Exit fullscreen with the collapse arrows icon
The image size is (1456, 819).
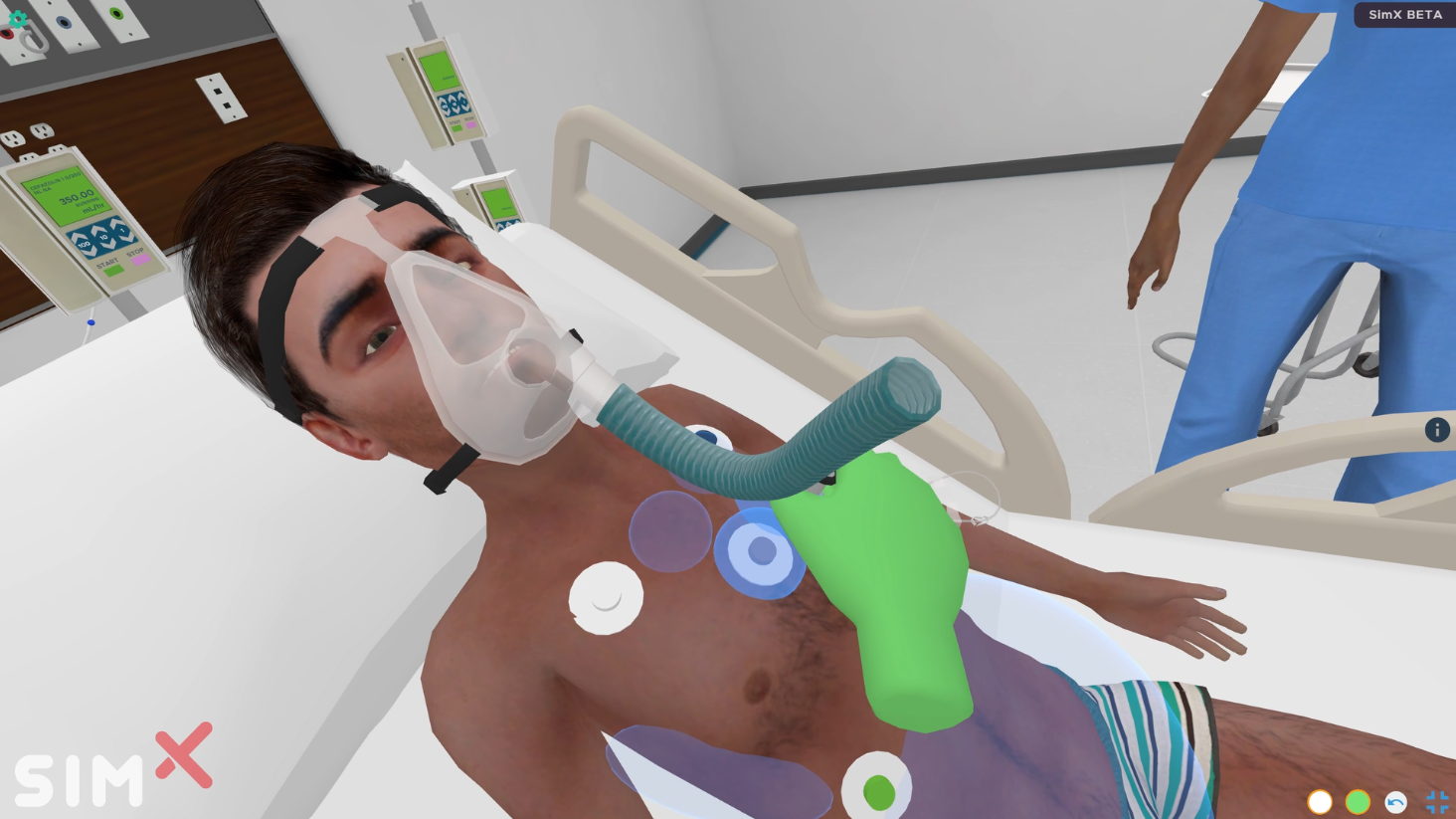tap(1437, 802)
